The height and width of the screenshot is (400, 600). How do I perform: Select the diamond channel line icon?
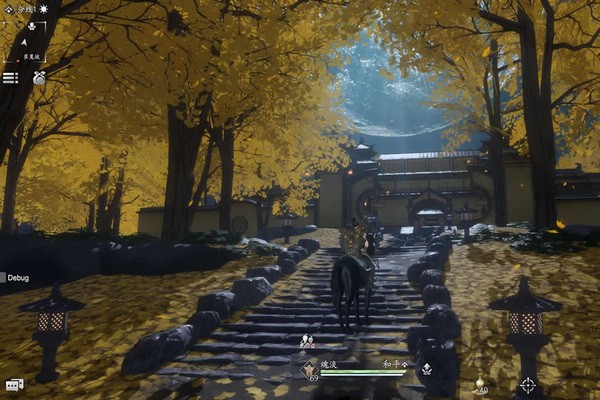(x=10, y=8)
